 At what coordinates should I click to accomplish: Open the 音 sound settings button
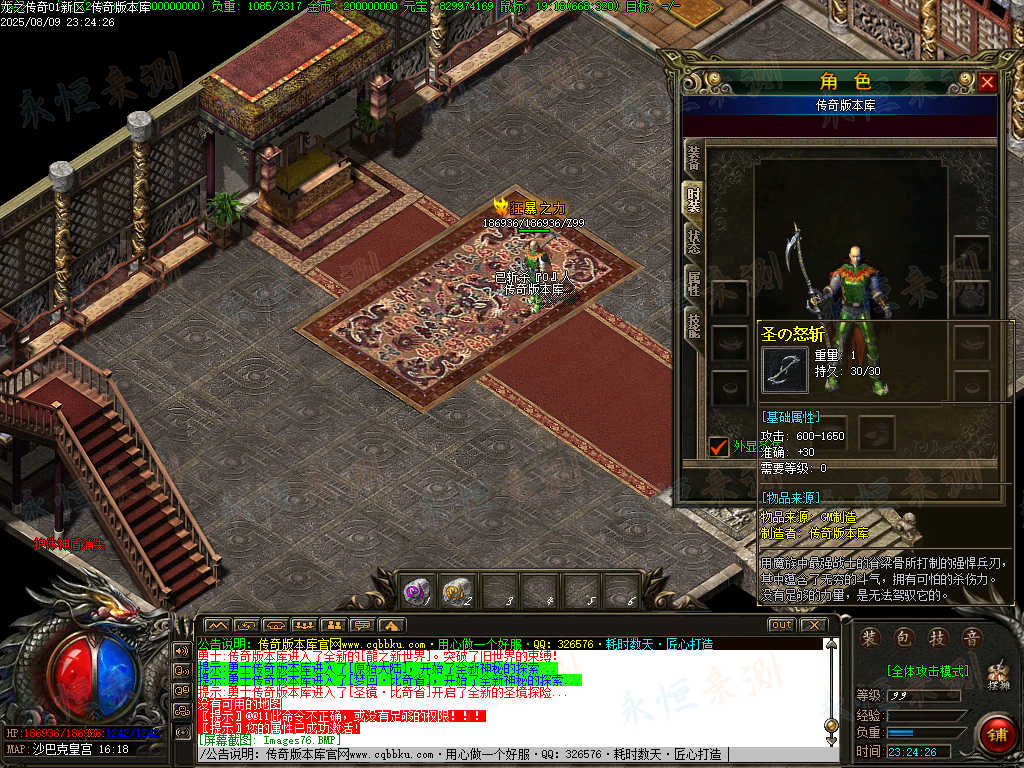tap(970, 638)
